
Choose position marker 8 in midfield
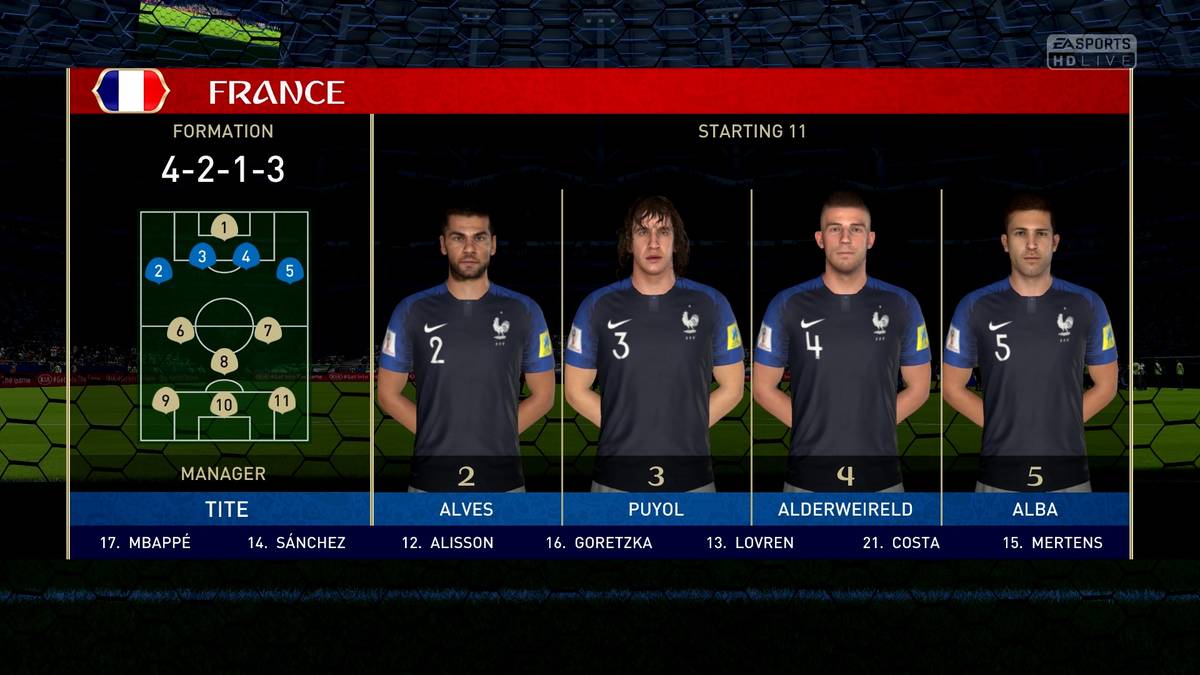[x=224, y=362]
